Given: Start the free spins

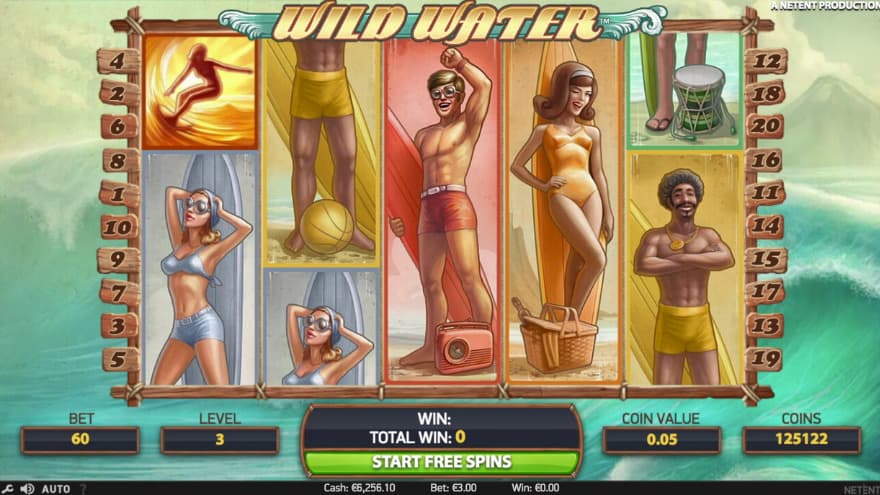Looking at the screenshot, I should 441,462.
